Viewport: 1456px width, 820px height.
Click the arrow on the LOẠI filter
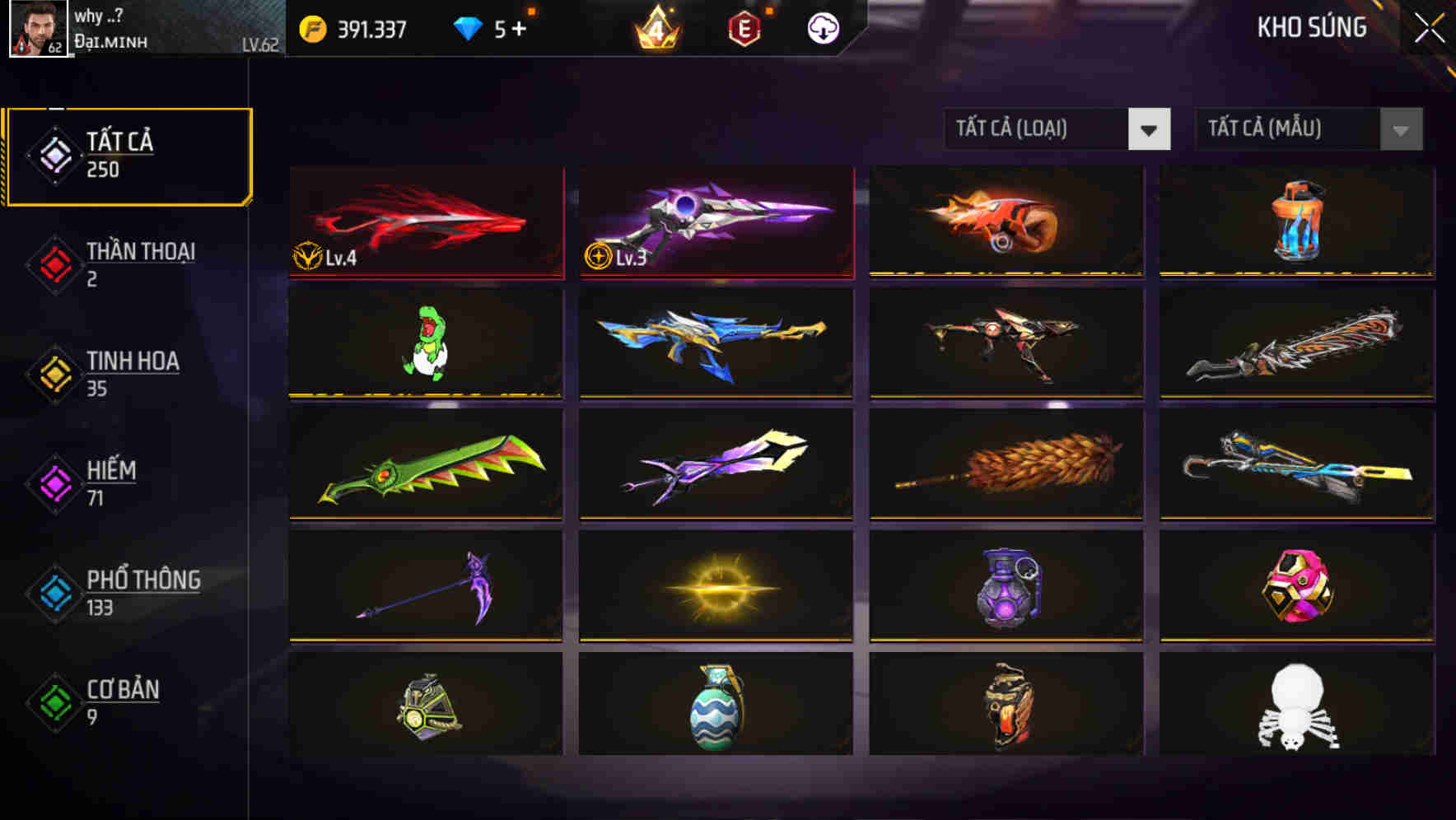pyautogui.click(x=1150, y=129)
